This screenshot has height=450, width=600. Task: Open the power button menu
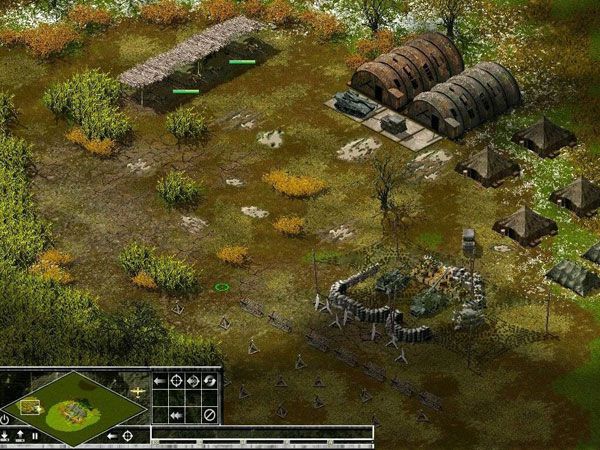[x=6, y=418]
